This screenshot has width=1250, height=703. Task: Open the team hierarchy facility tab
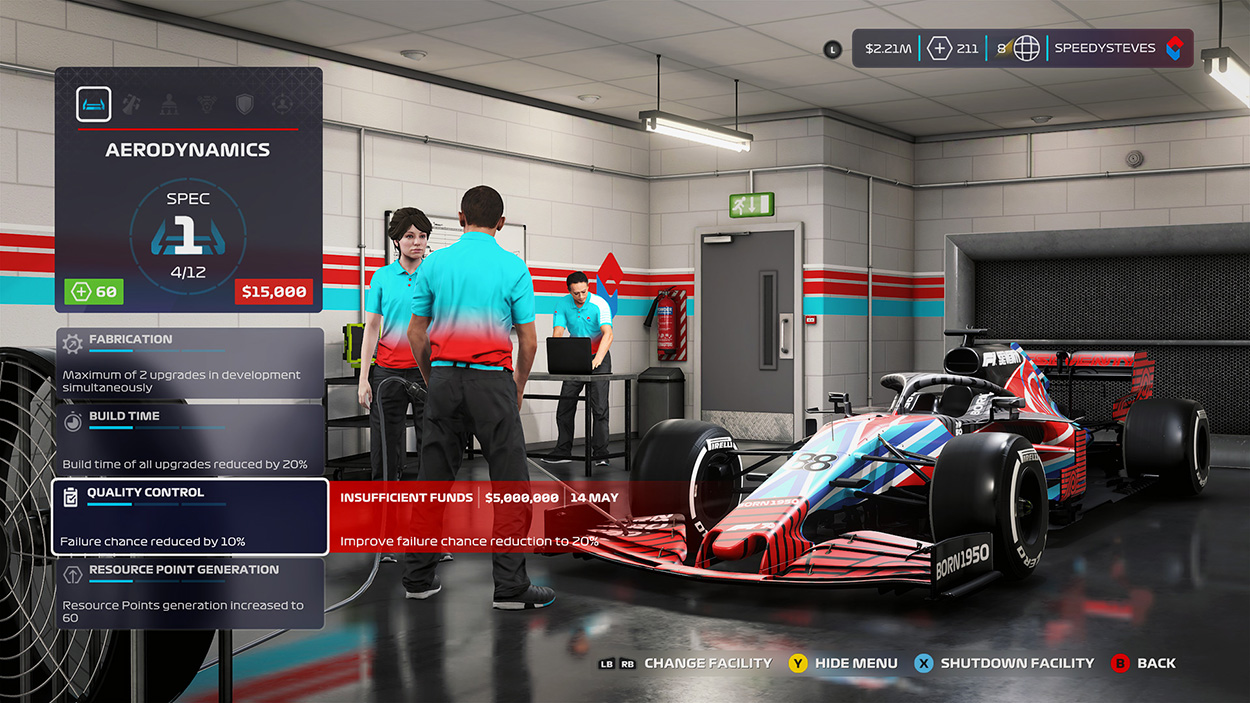(x=169, y=104)
